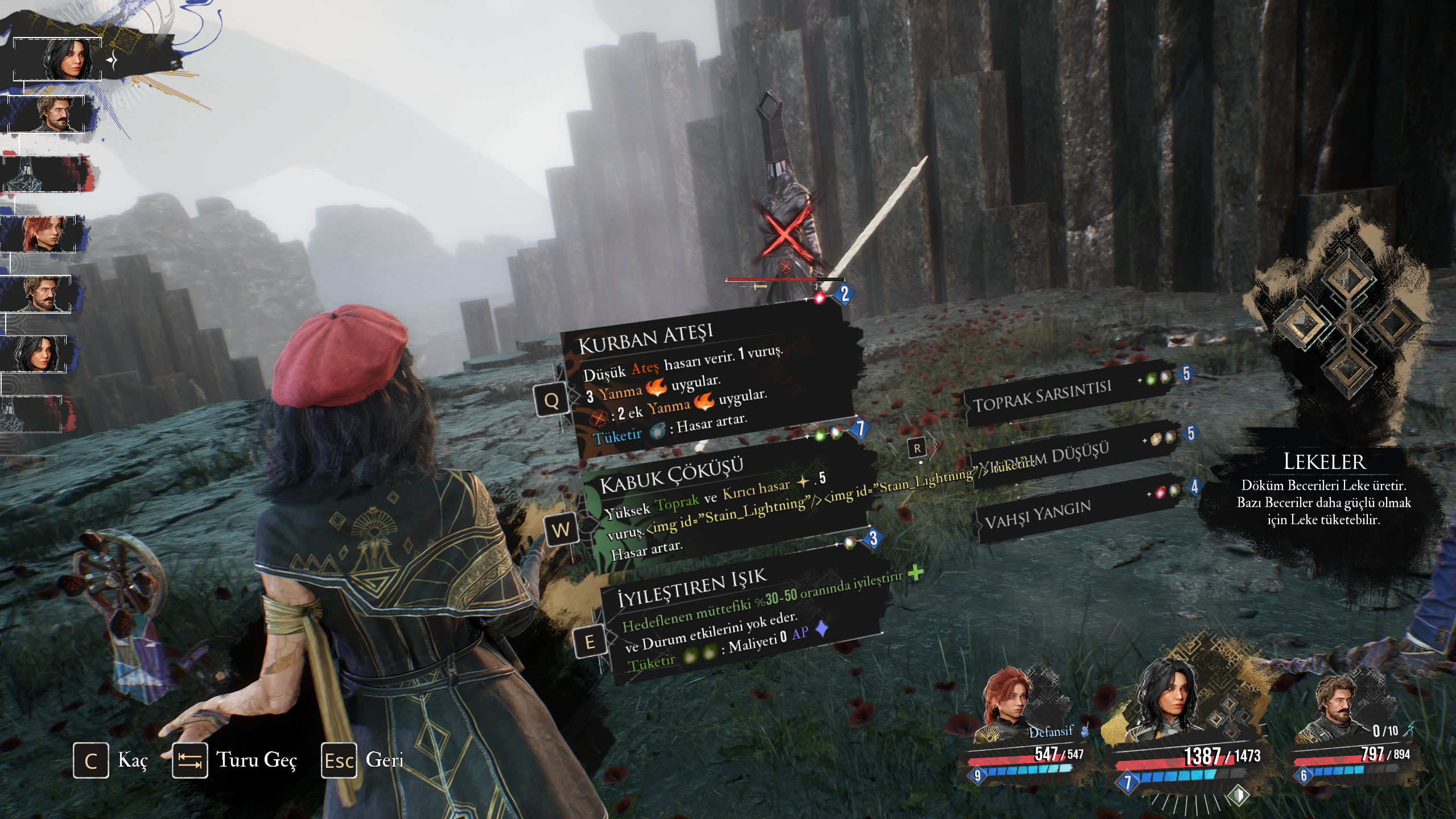
Task: Click the Kaç flee option
Action: tap(111, 760)
